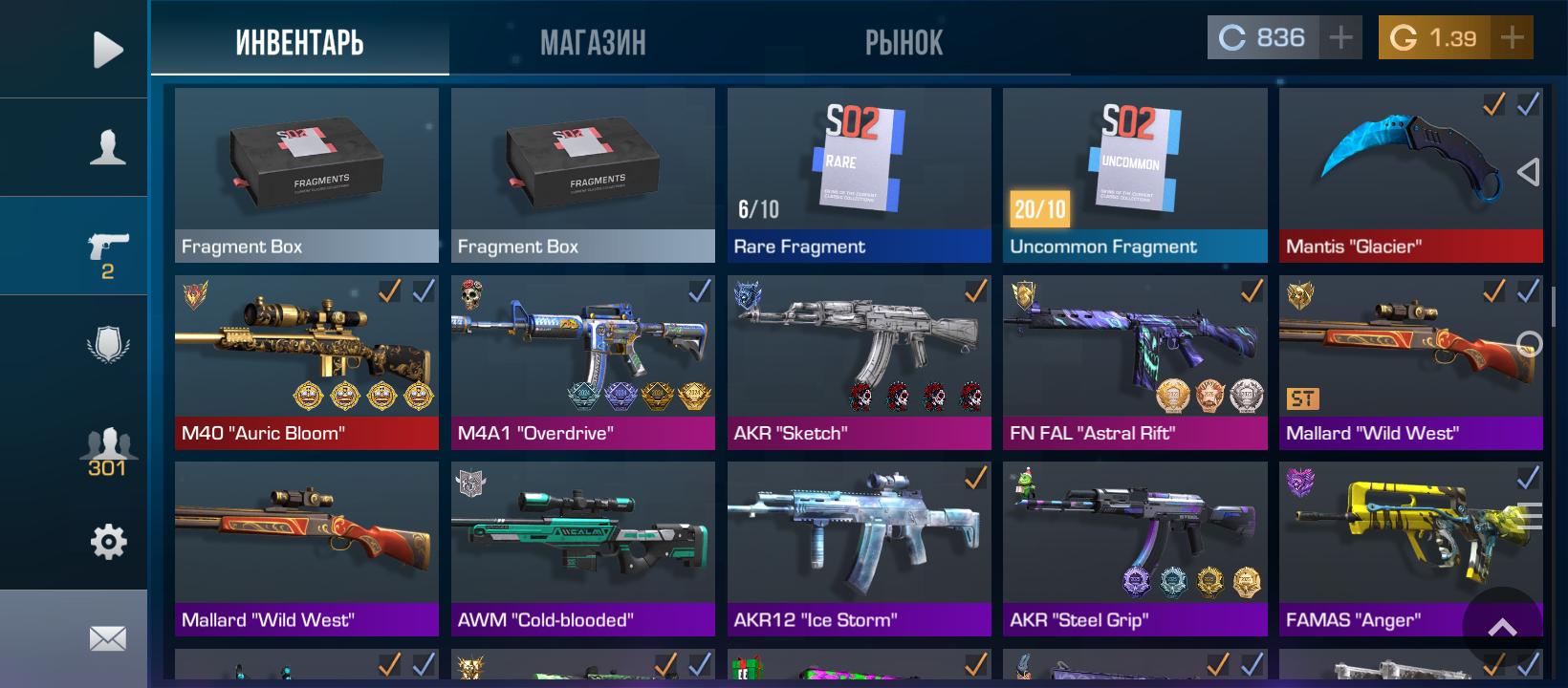The width and height of the screenshot is (1568, 688).
Task: Open the player profile icon
Action: click(x=107, y=148)
